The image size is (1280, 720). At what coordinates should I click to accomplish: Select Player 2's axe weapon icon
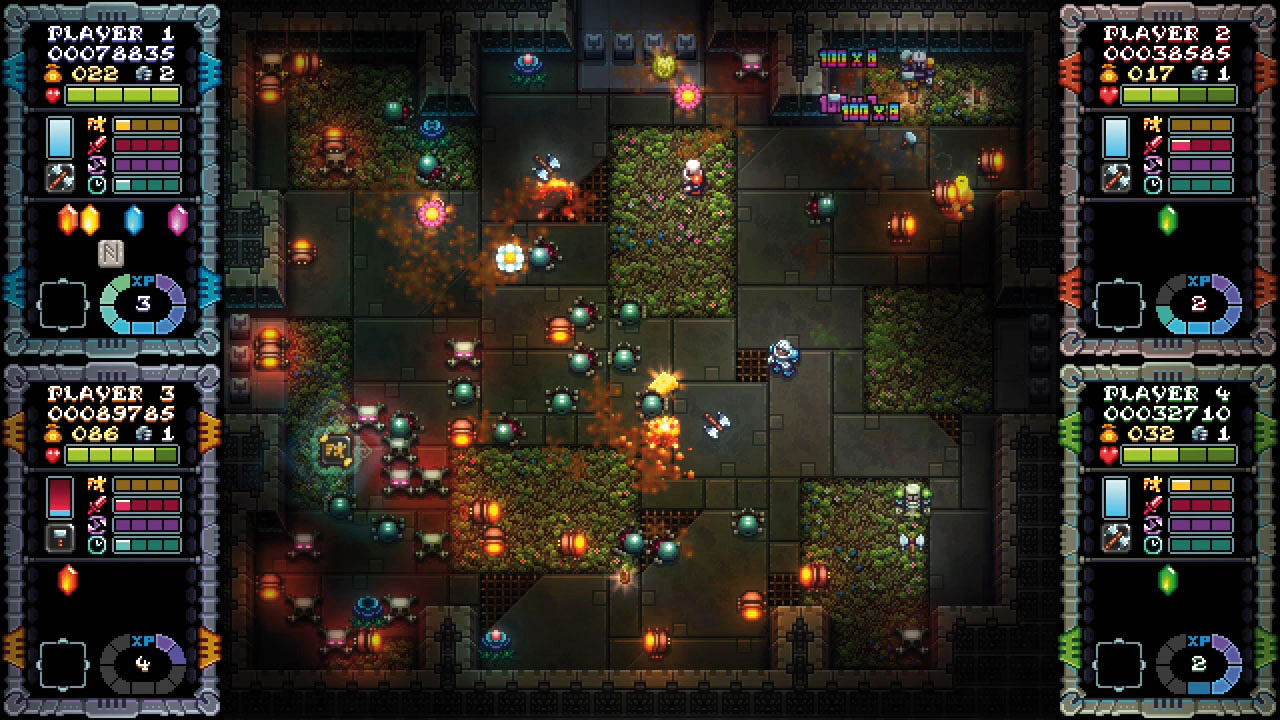(x=1116, y=178)
